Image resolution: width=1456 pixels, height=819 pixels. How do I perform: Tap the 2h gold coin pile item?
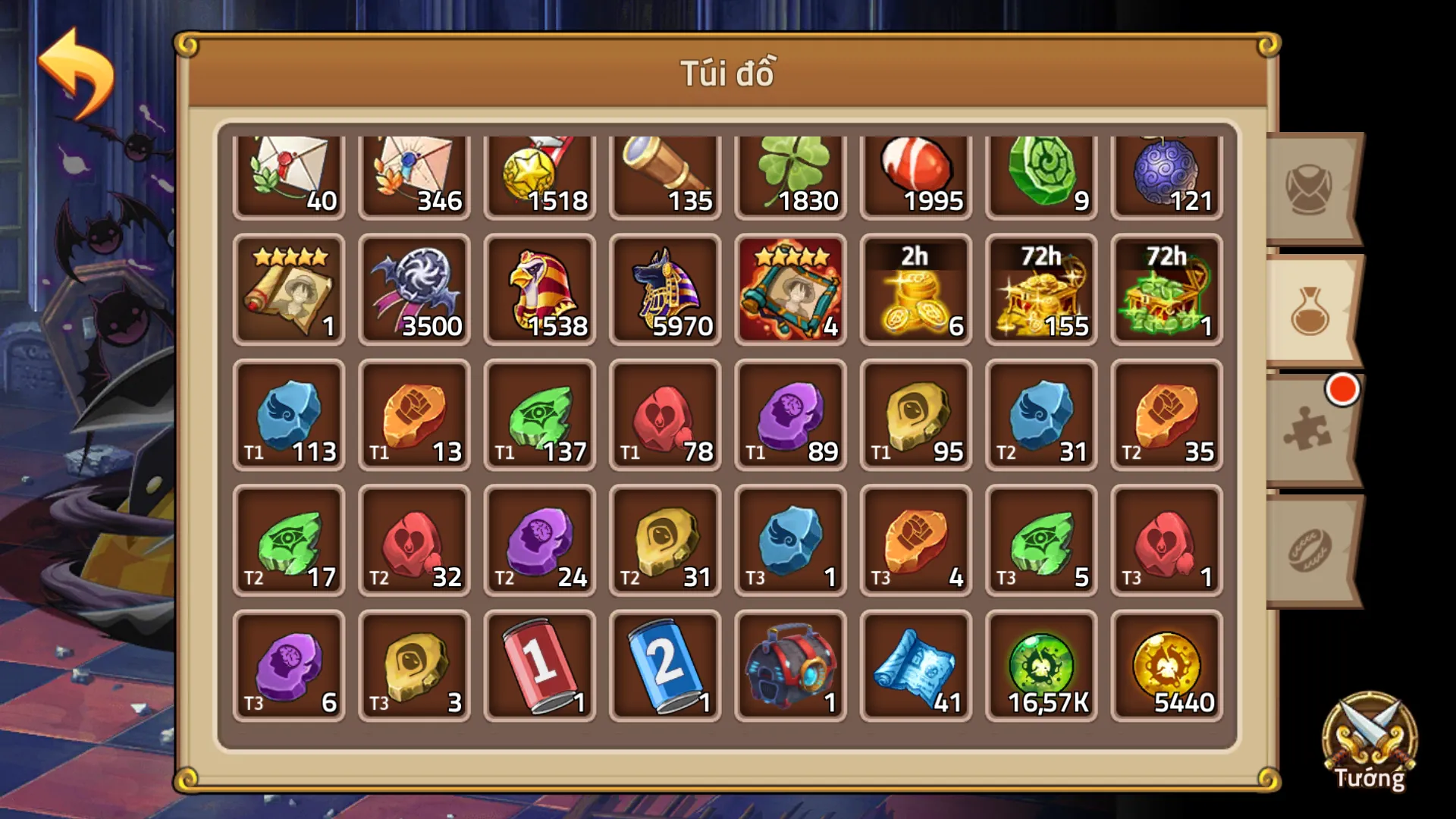tap(915, 292)
